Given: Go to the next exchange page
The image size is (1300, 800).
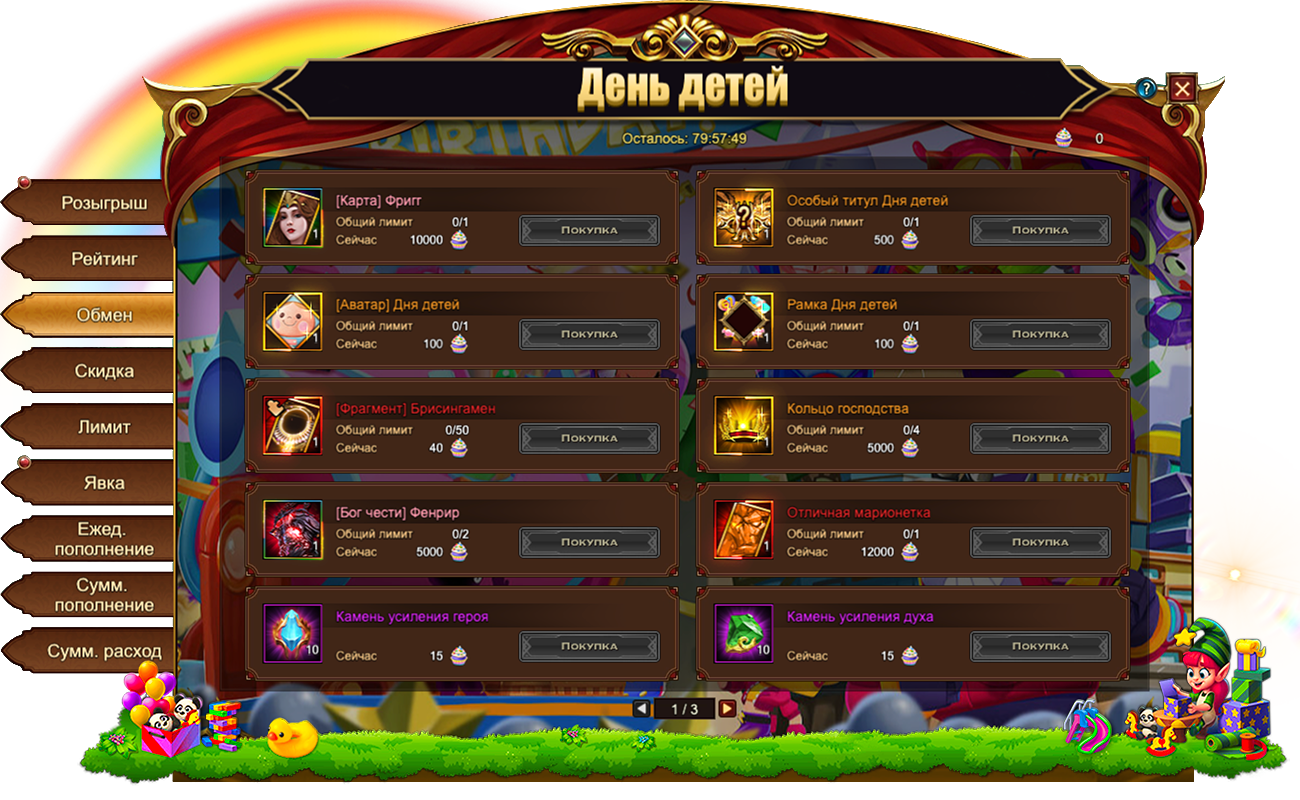Looking at the screenshot, I should 727,708.
